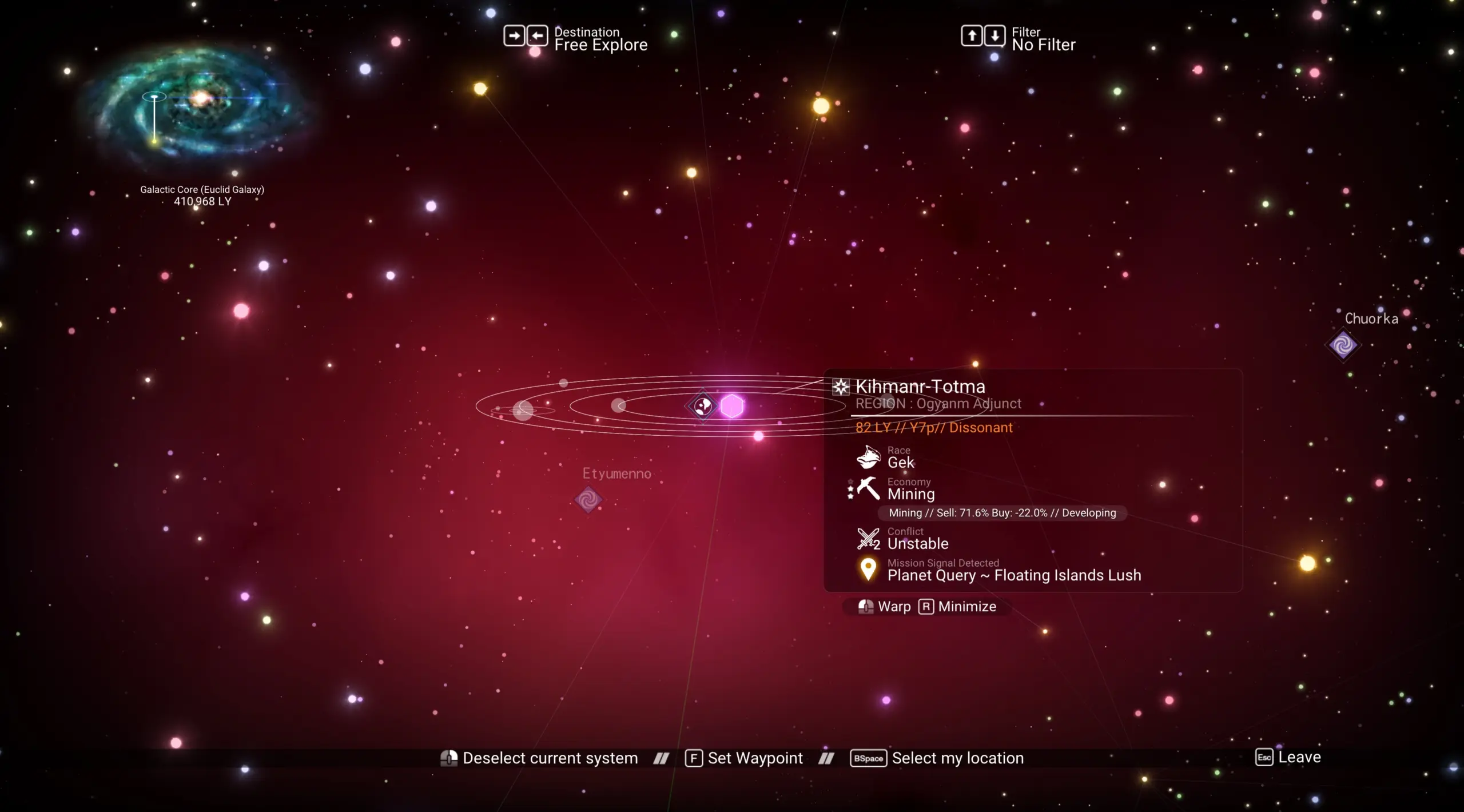The height and width of the screenshot is (812, 1464).
Task: Click the Kihmanr-Totma system title
Action: point(920,387)
